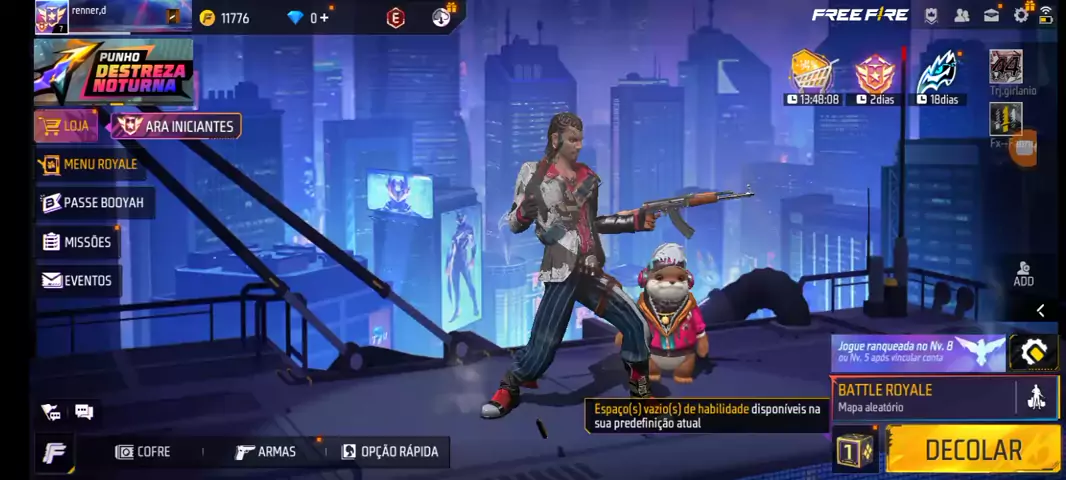
Task: Go to the ARMAS weapons screen
Action: pos(266,452)
